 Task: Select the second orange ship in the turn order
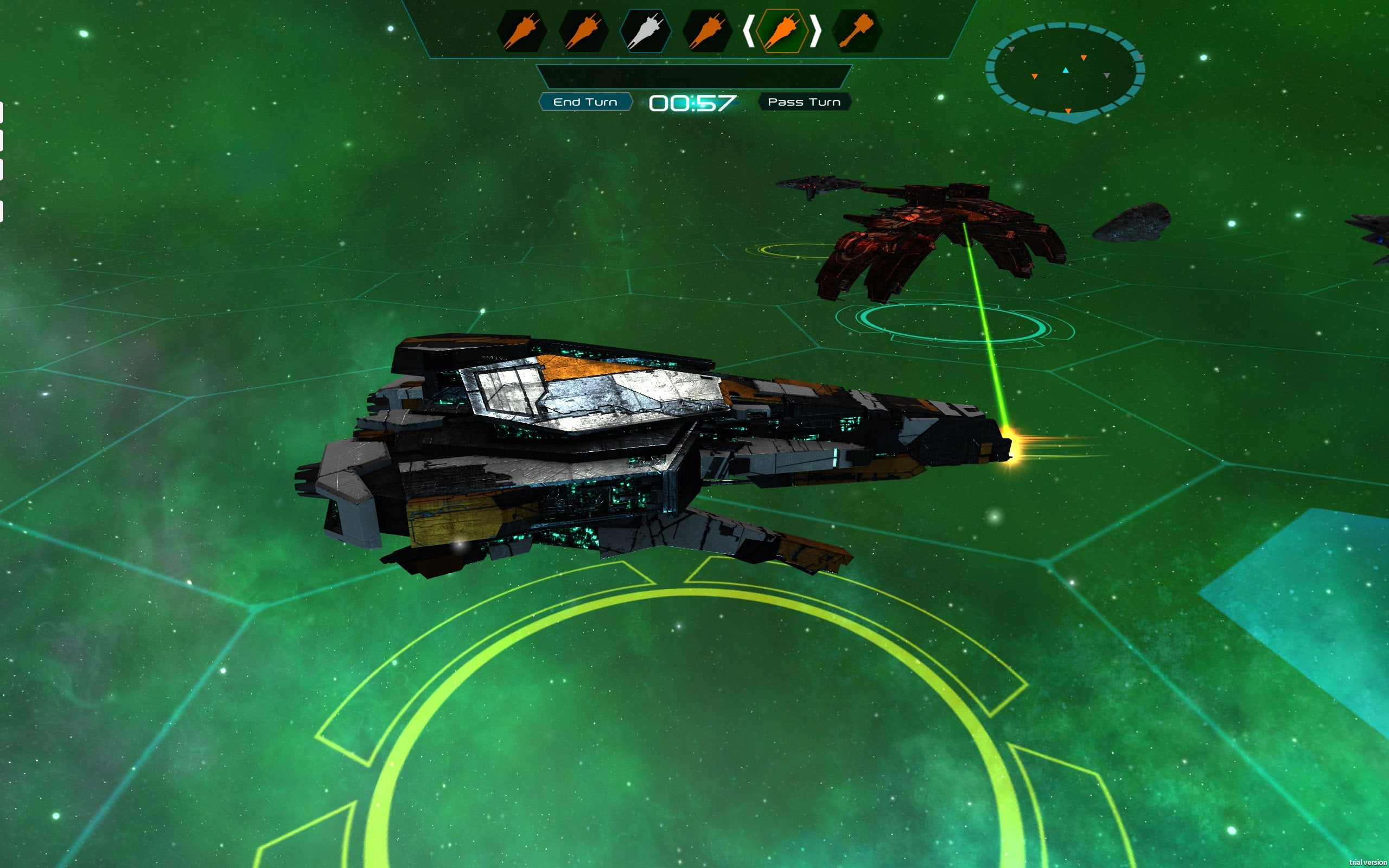pyautogui.click(x=584, y=31)
